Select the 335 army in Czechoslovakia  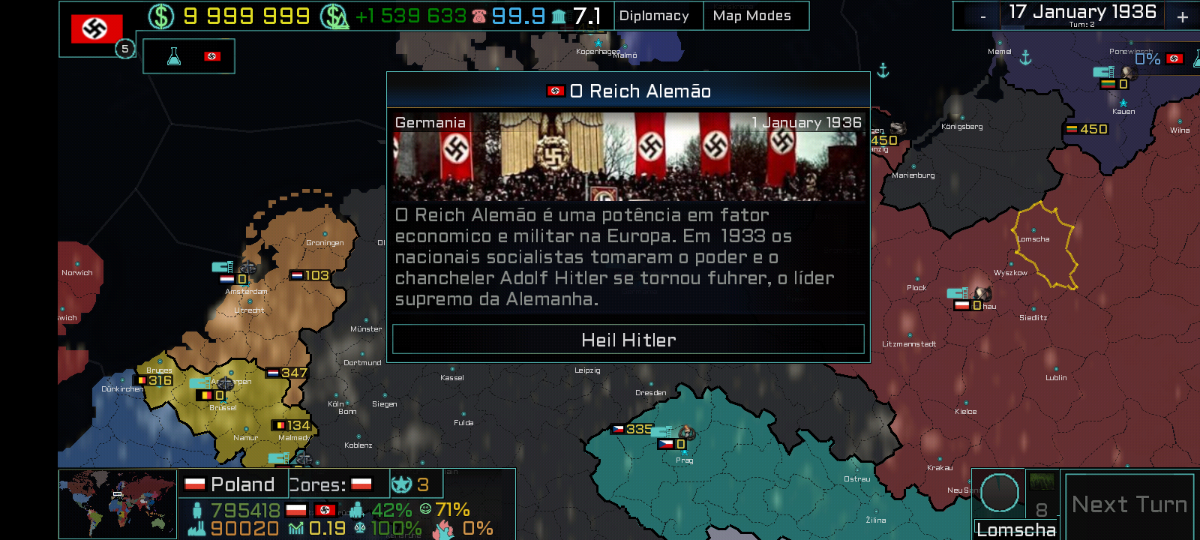pyautogui.click(x=632, y=429)
